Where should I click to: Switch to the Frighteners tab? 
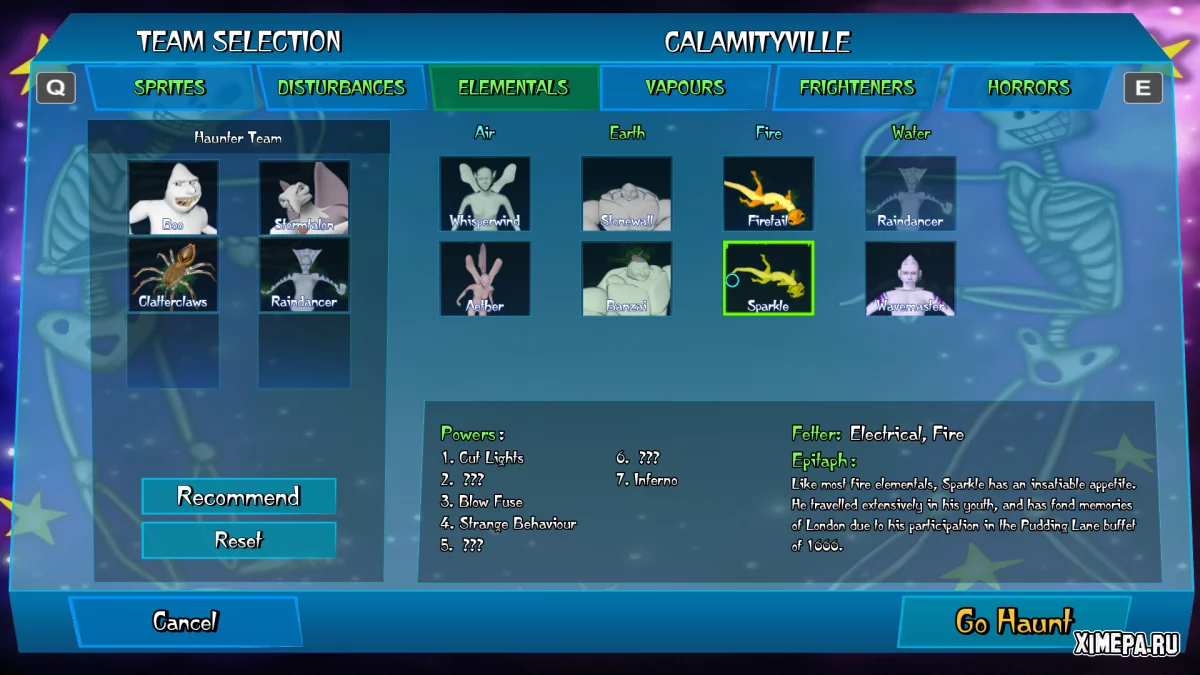[857, 88]
